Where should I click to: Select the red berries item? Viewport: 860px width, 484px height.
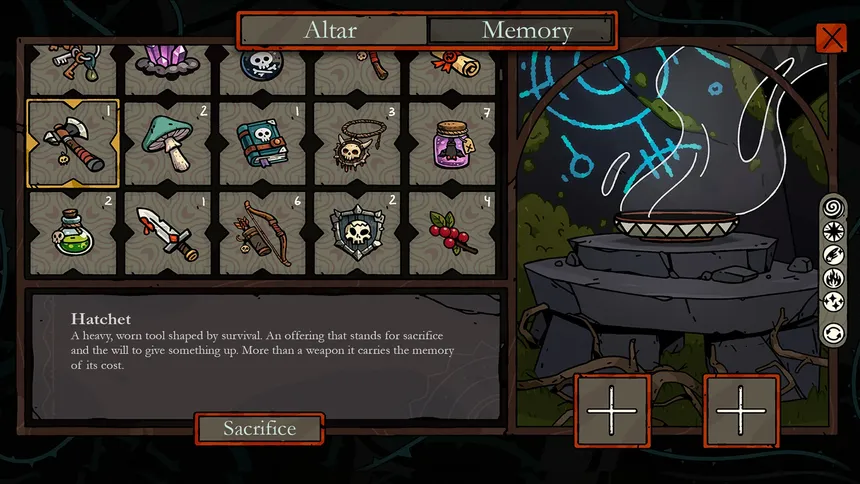click(x=449, y=233)
